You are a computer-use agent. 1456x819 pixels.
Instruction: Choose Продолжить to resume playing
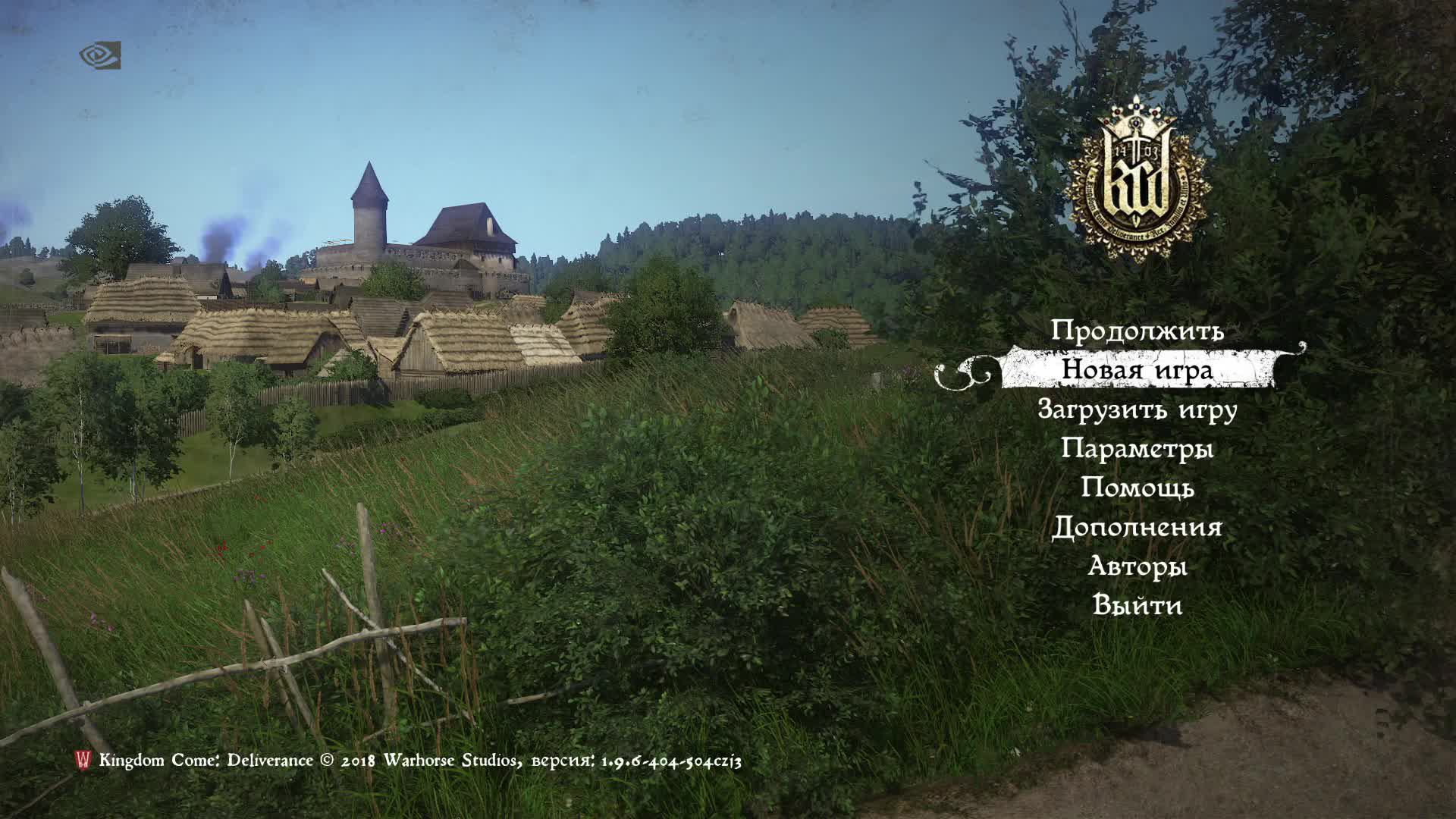[x=1140, y=331]
